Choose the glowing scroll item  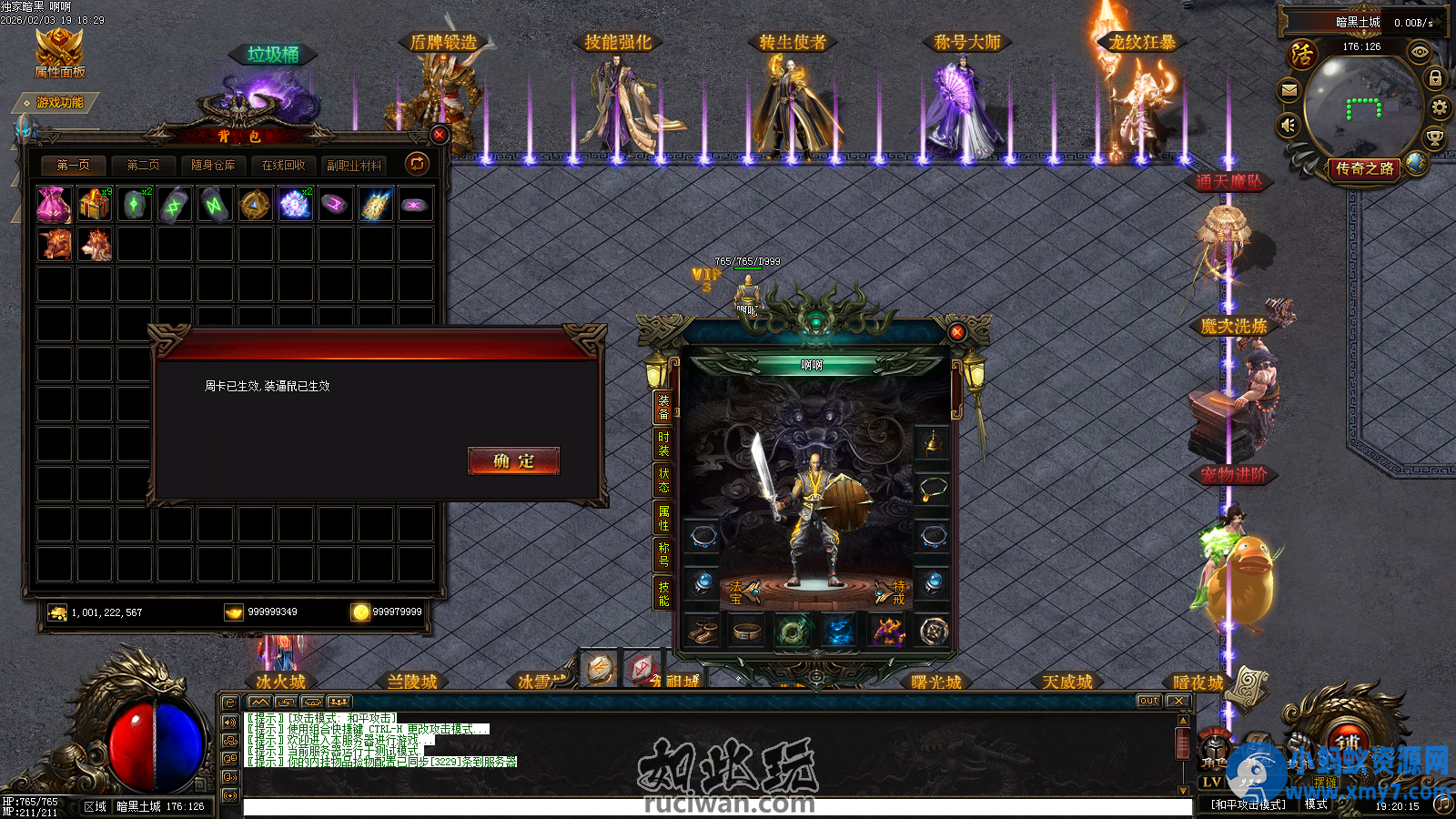point(376,205)
